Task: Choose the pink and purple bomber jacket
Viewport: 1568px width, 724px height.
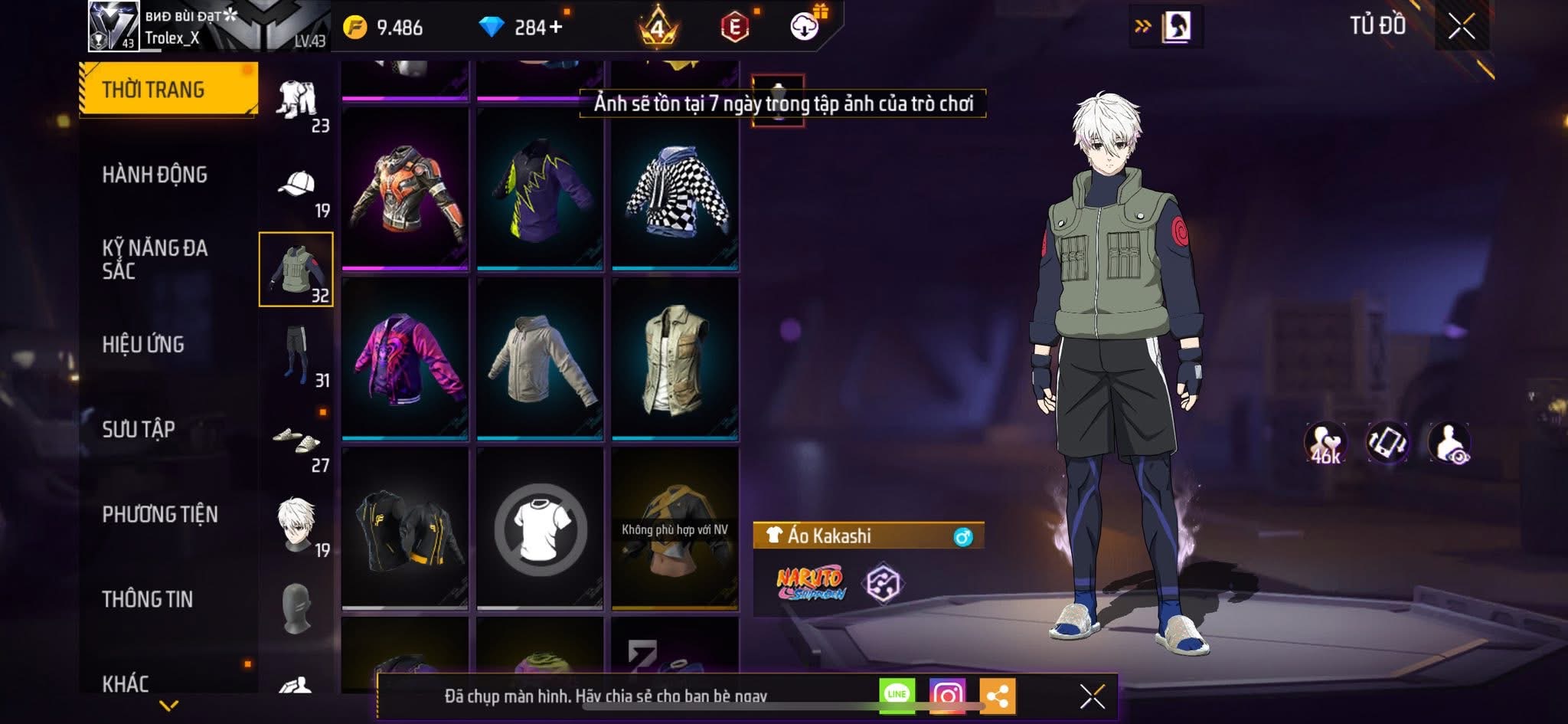Action: pyautogui.click(x=405, y=359)
